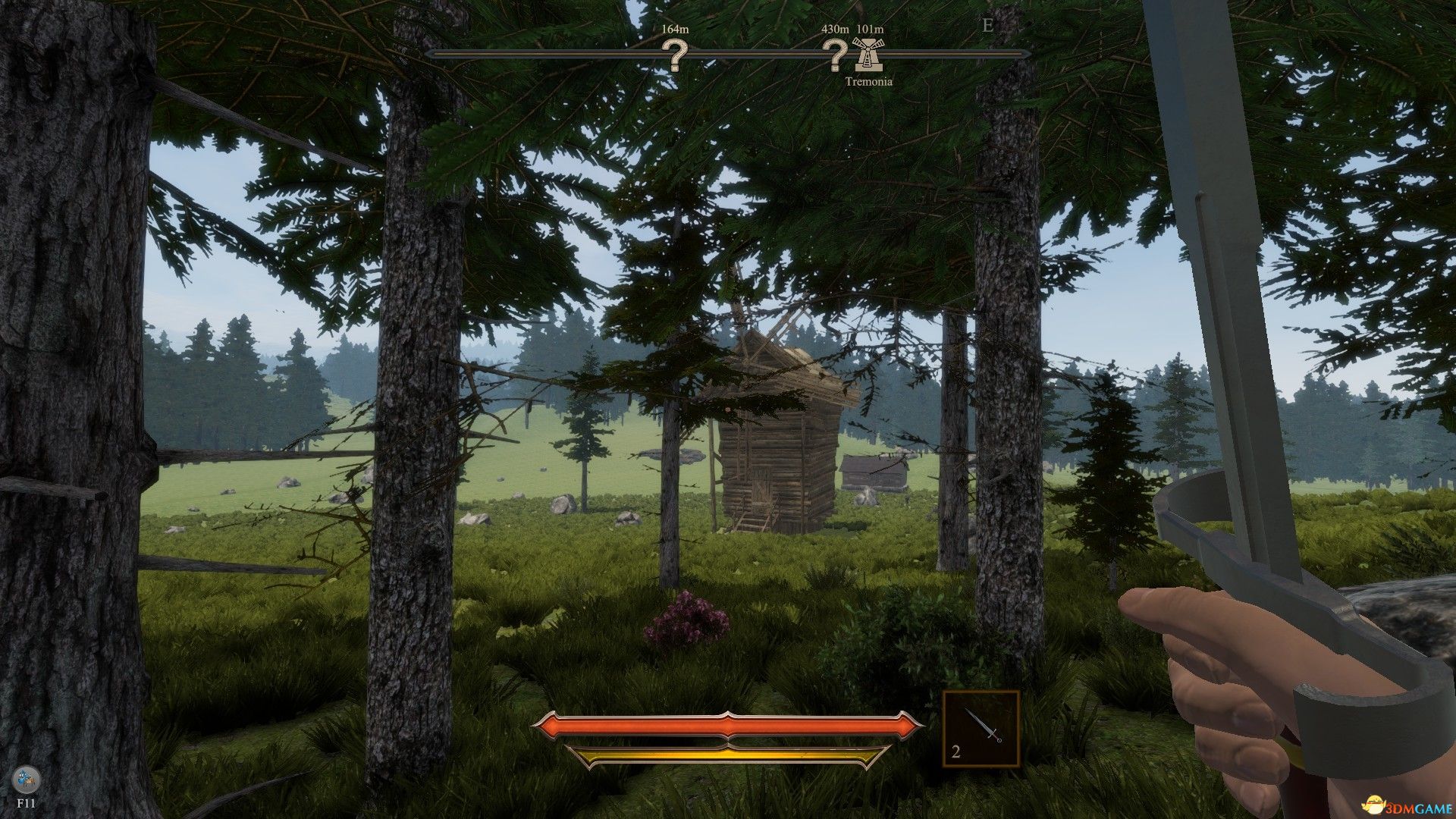The image size is (1456, 819).
Task: Select the first question mark marker at 164m
Action: coord(675,55)
